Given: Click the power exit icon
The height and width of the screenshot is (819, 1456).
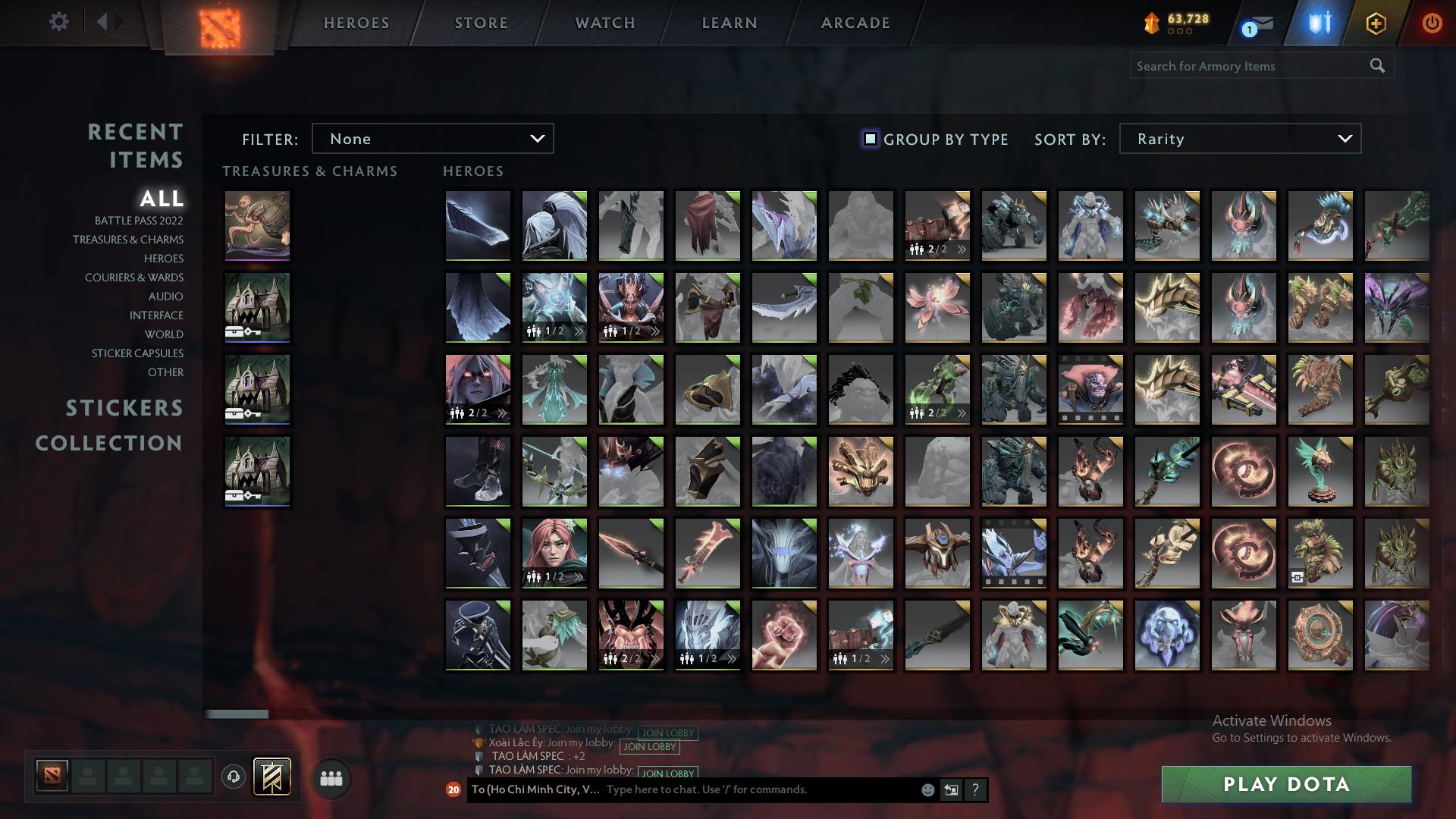Looking at the screenshot, I should 1432,23.
